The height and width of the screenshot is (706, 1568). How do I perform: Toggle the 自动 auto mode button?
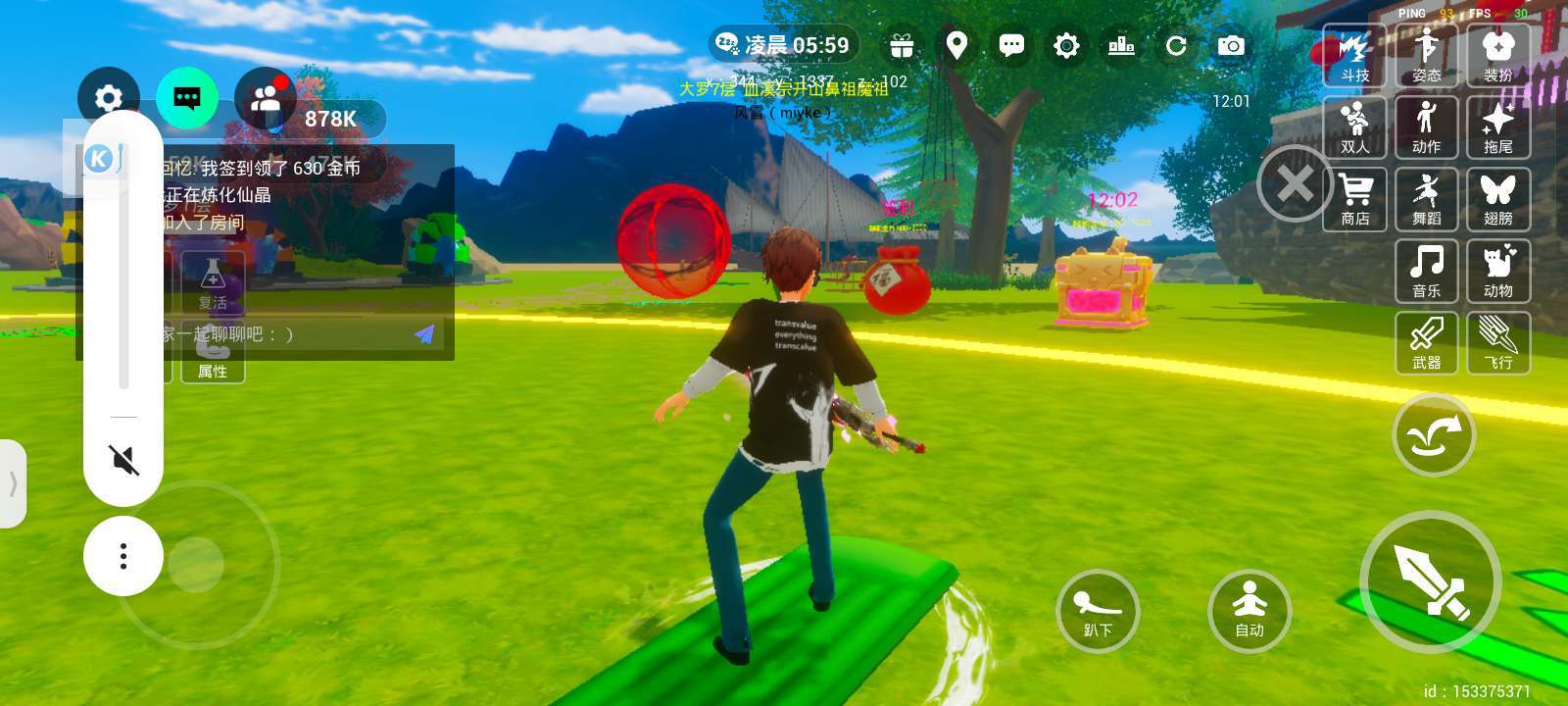1249,610
